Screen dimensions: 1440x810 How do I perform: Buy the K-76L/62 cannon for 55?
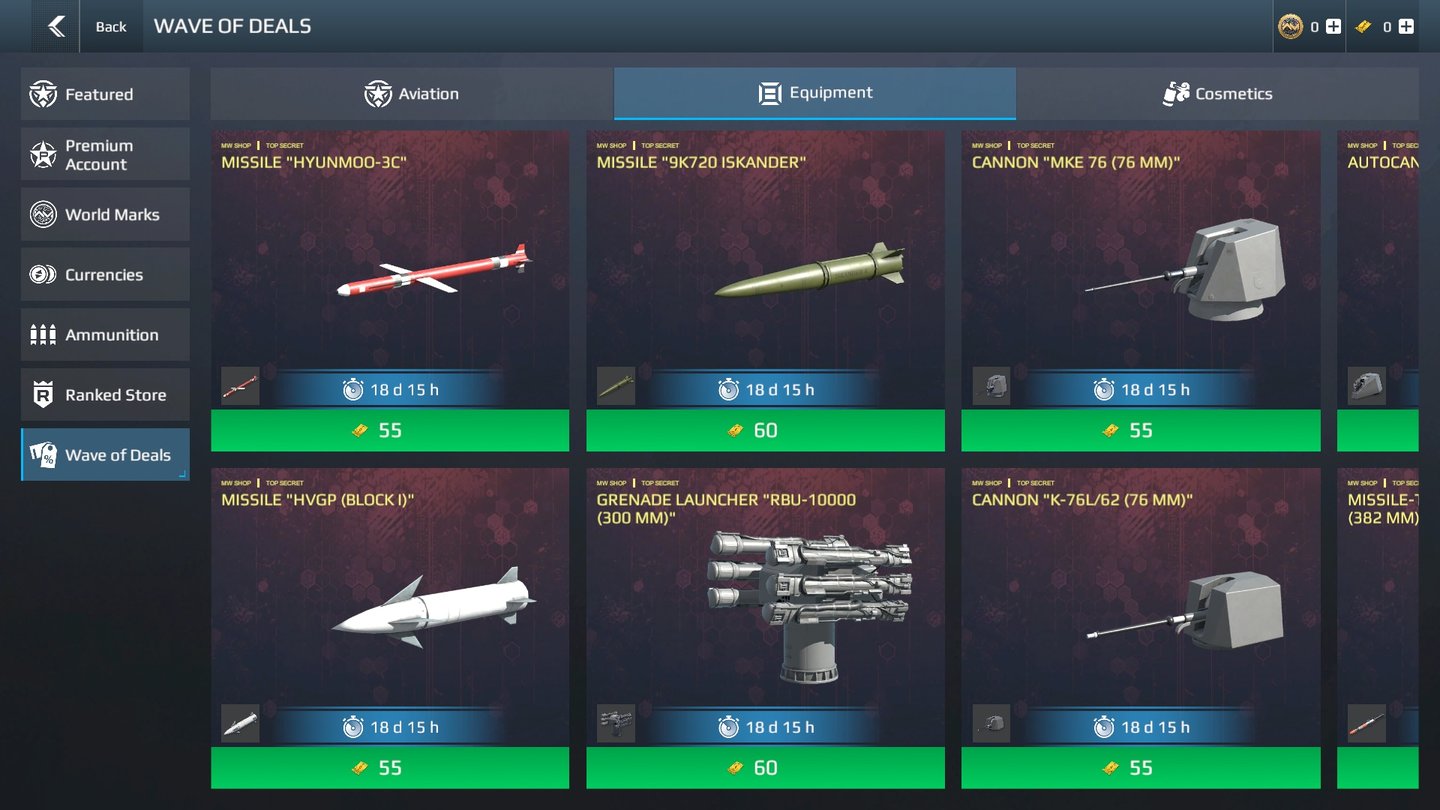pos(1140,768)
